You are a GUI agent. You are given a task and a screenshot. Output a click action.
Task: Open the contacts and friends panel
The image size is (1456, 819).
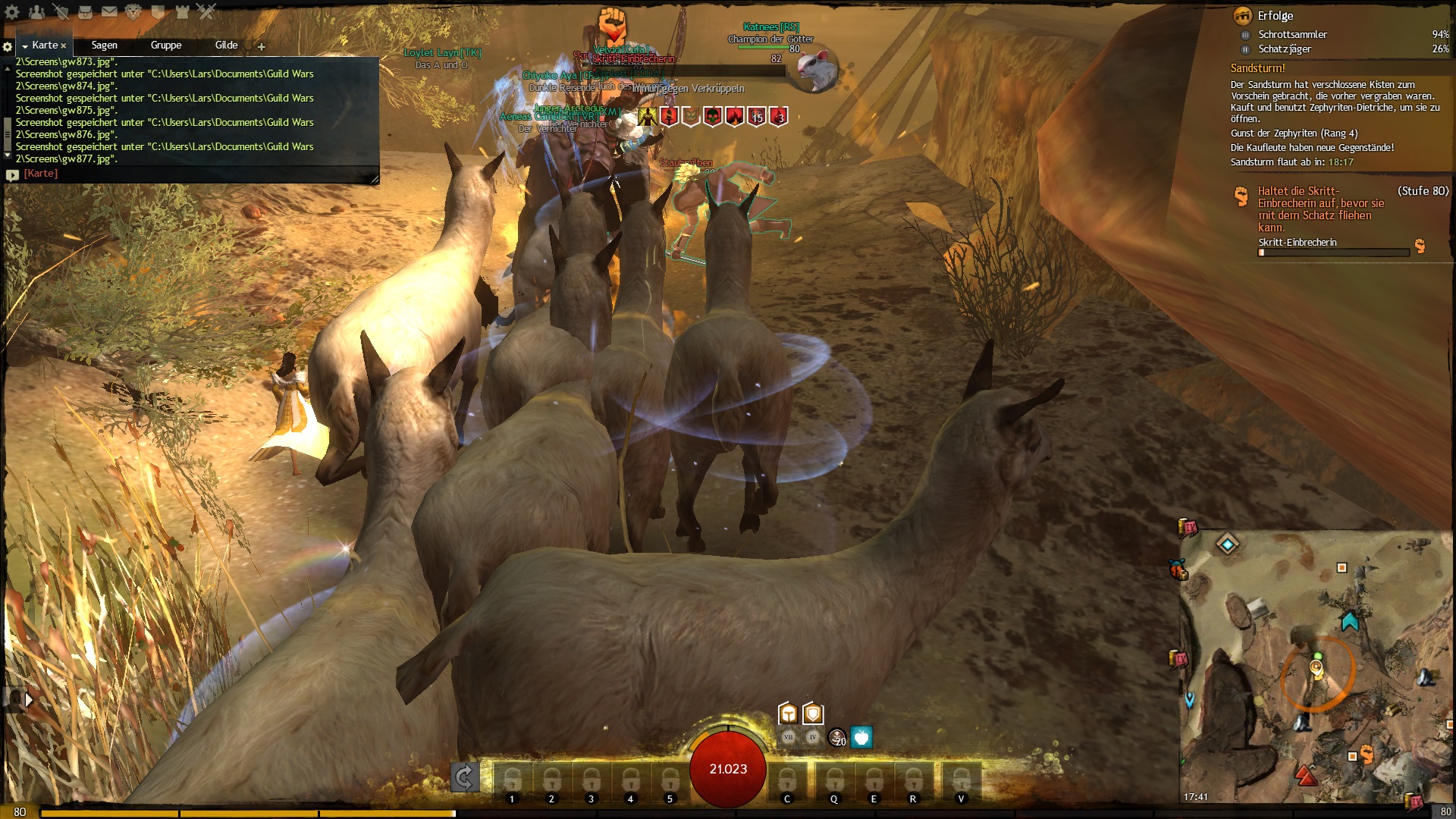(x=36, y=11)
